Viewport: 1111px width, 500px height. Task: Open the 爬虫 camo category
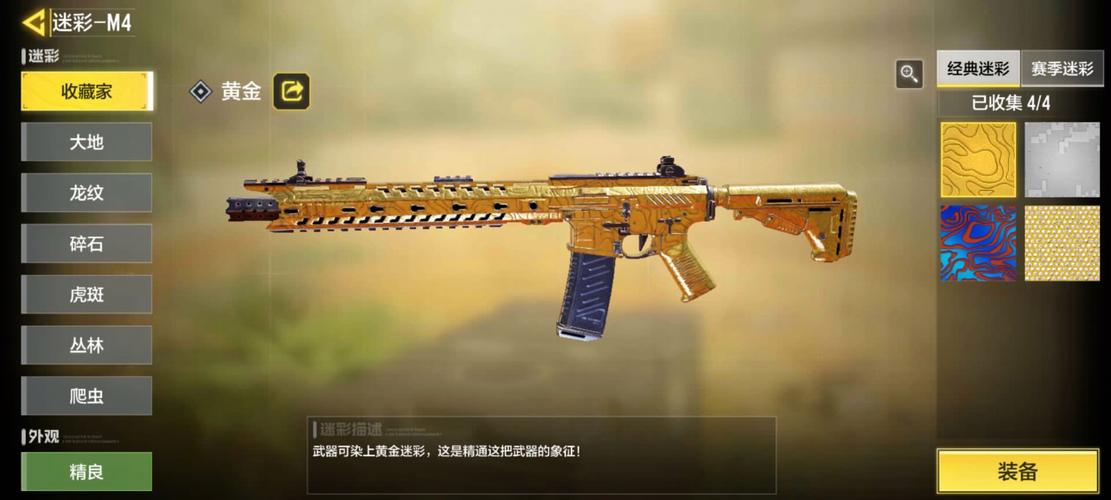coord(87,396)
